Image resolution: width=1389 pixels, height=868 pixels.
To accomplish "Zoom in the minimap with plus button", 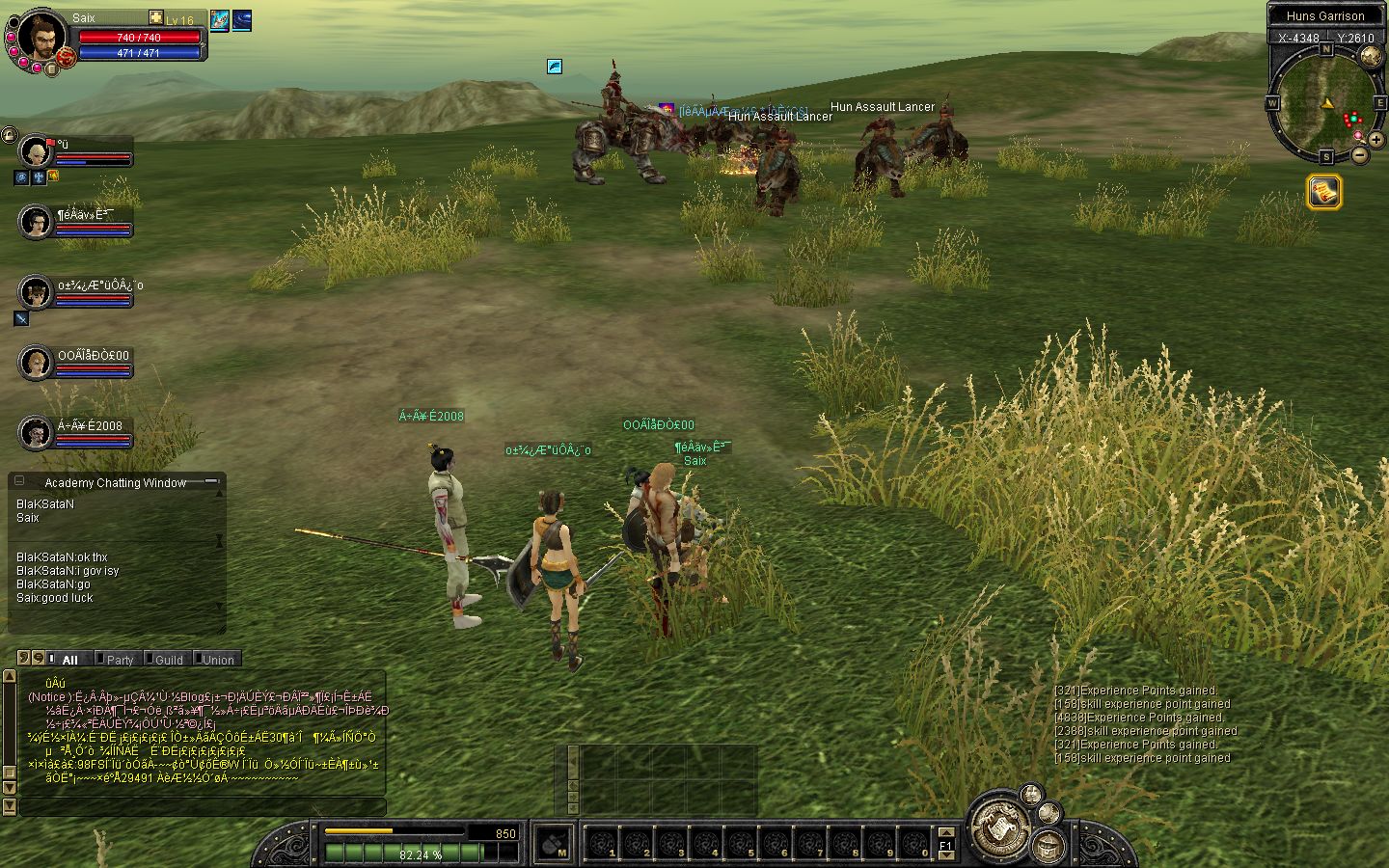I will tap(1375, 139).
